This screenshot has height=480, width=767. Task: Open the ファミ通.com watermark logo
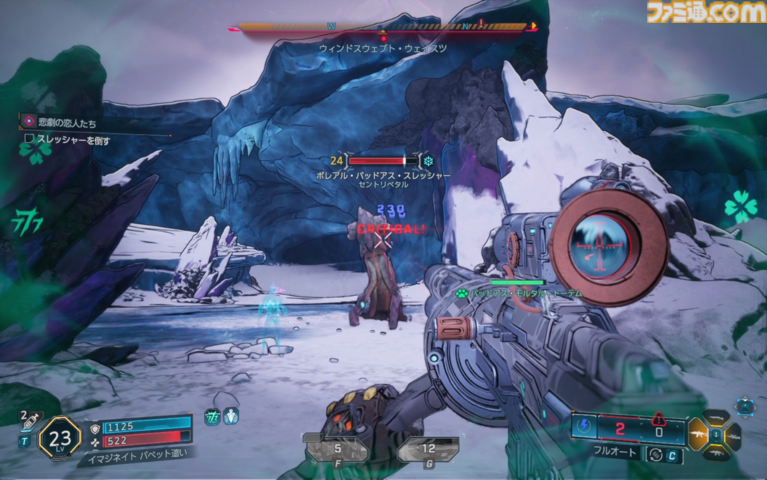click(704, 12)
